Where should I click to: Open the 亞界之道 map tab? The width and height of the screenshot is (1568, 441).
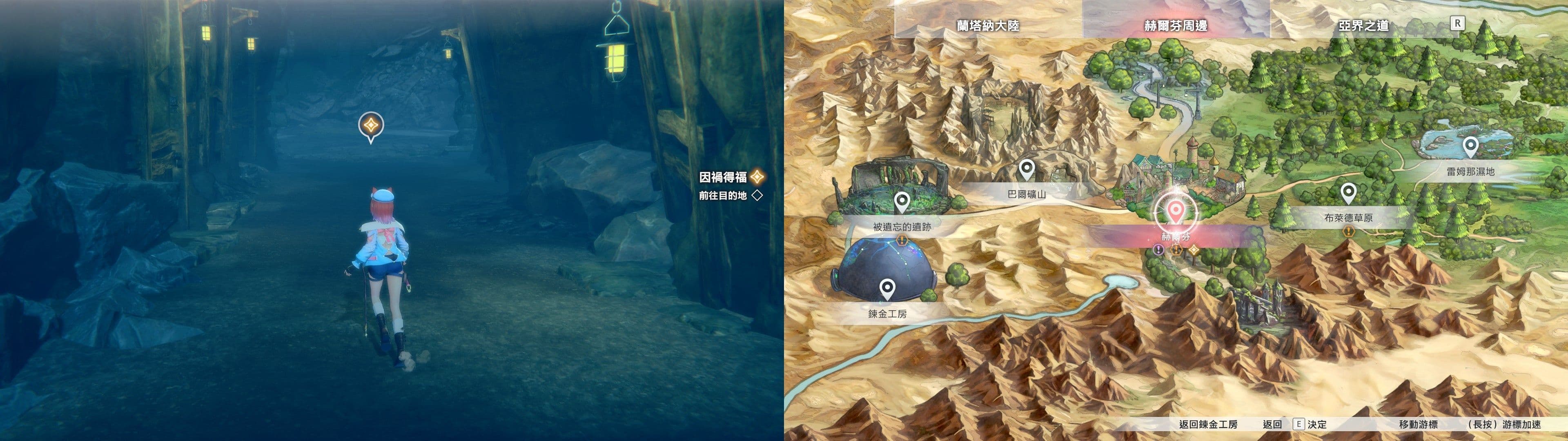coord(1363,26)
